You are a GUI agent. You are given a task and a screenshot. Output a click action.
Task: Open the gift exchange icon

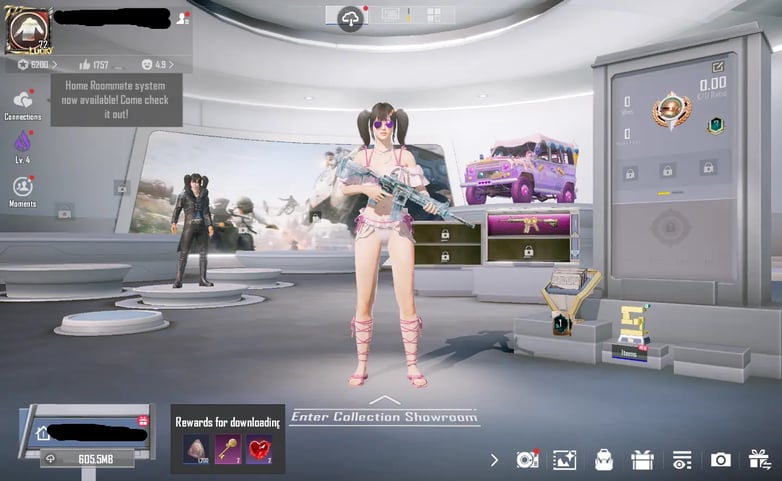coord(759,459)
